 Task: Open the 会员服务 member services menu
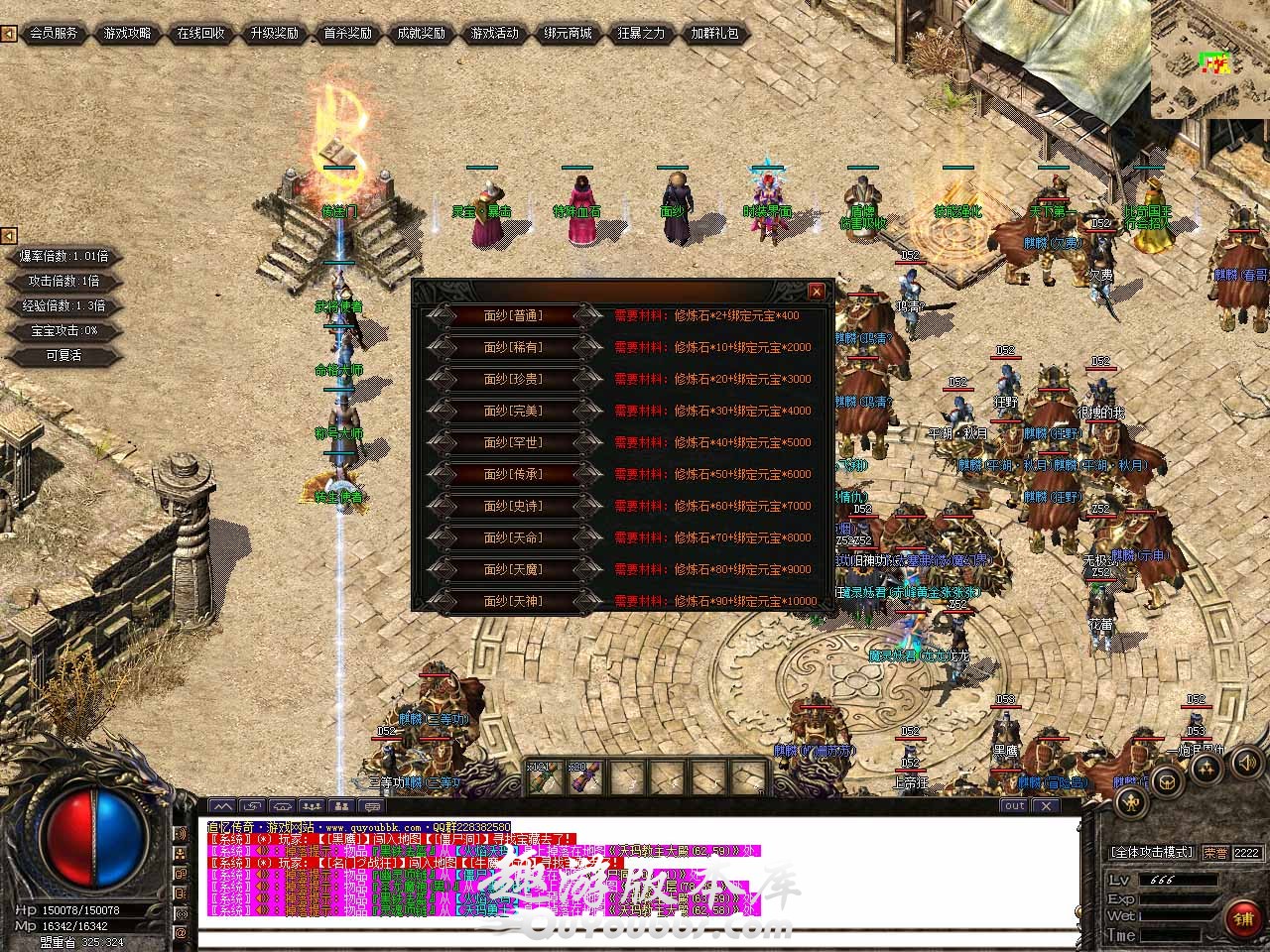point(54,33)
